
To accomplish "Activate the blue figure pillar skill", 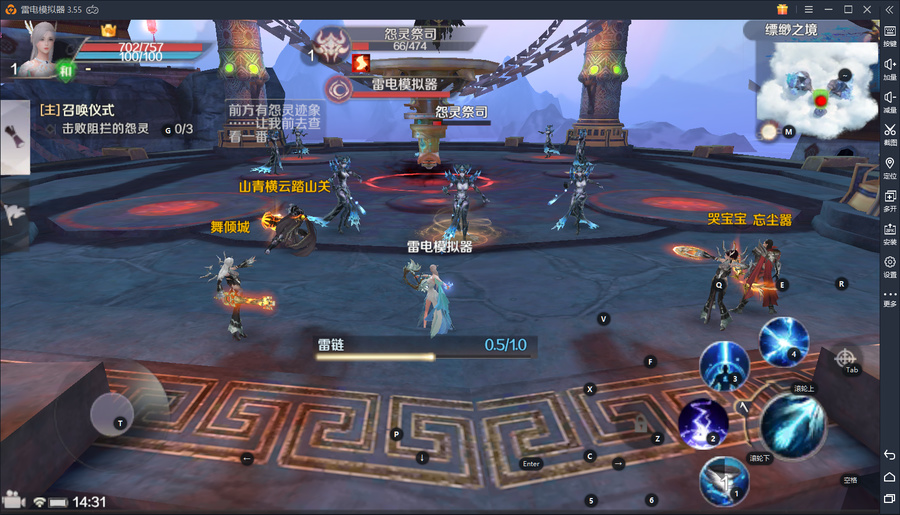I will click(724, 363).
